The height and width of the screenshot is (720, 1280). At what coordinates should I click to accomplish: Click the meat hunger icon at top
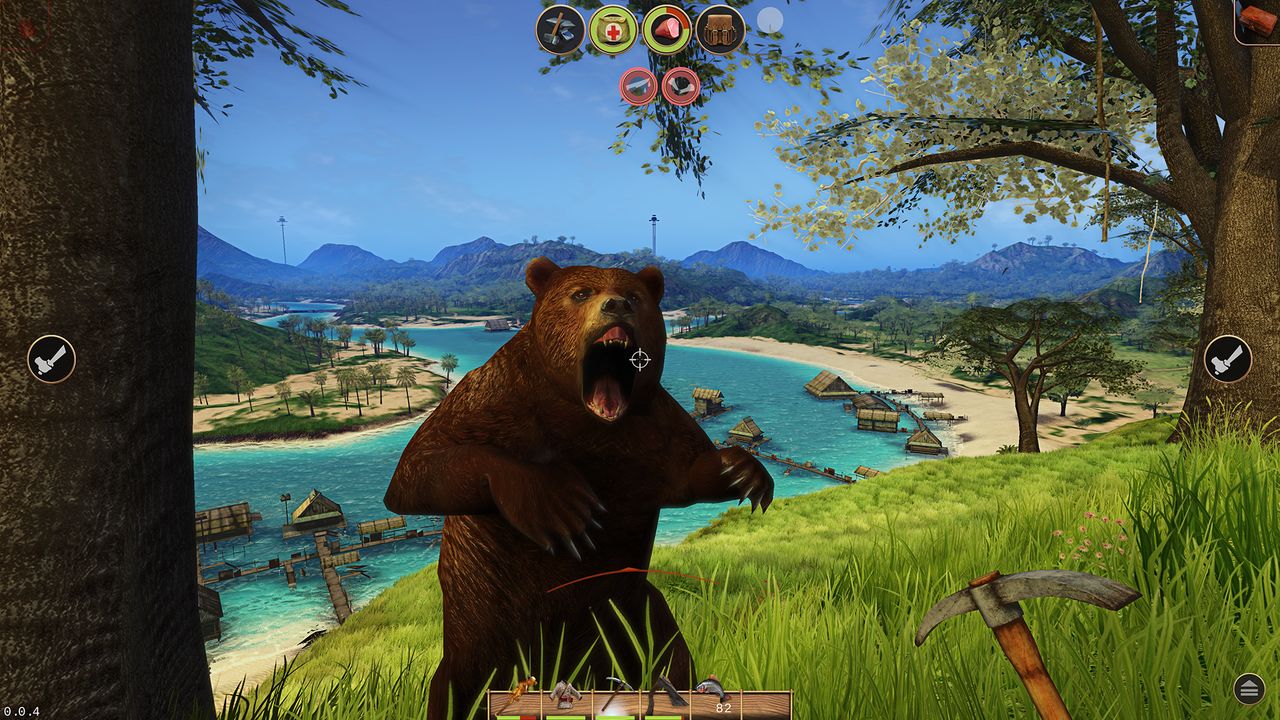tap(666, 28)
